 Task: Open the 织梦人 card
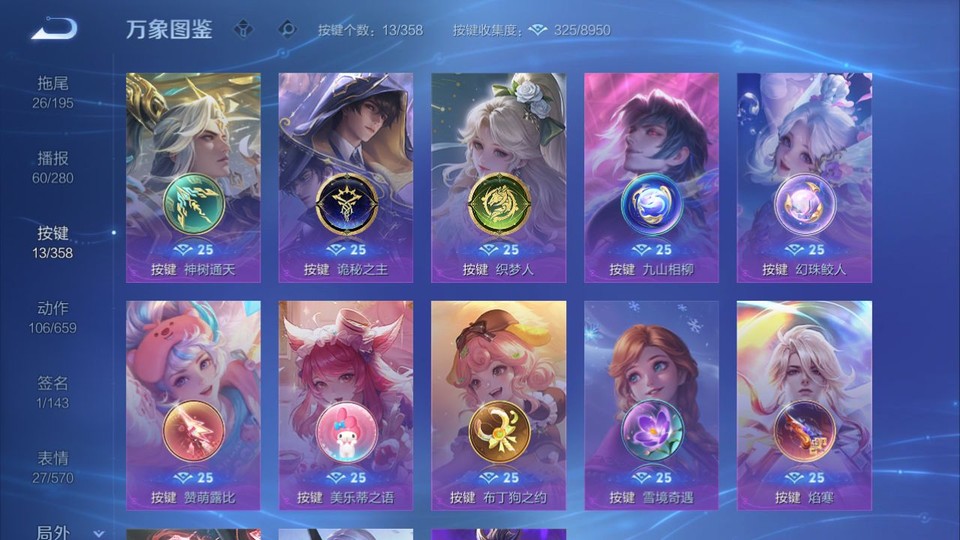coord(498,177)
